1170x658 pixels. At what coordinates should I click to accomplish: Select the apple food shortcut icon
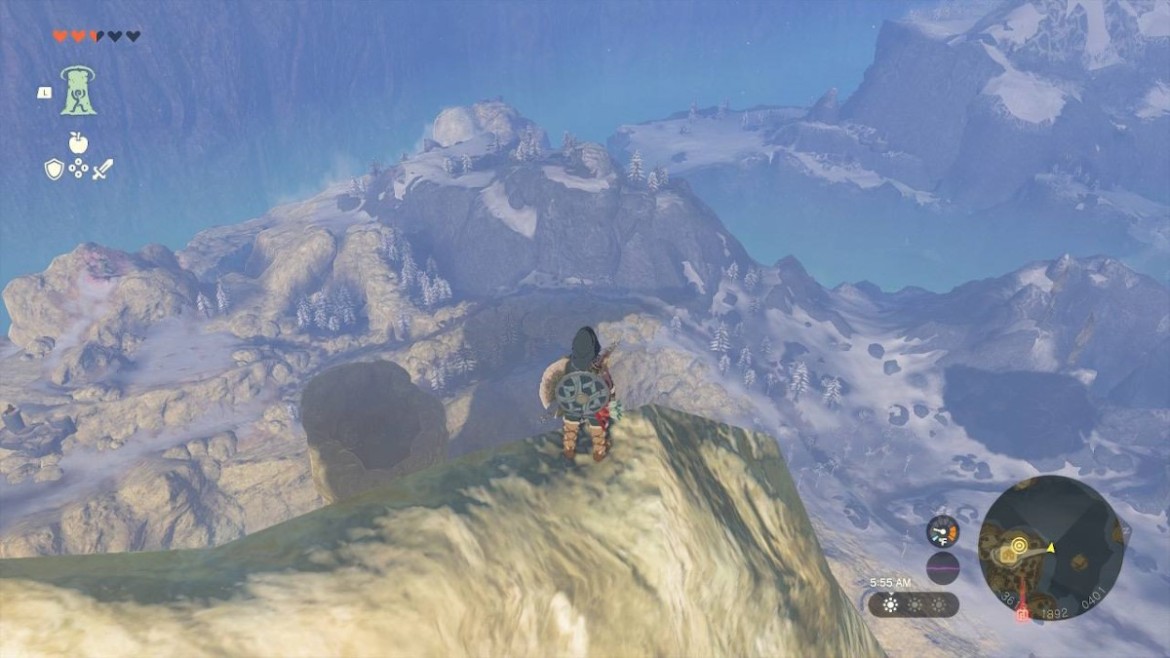[78, 142]
